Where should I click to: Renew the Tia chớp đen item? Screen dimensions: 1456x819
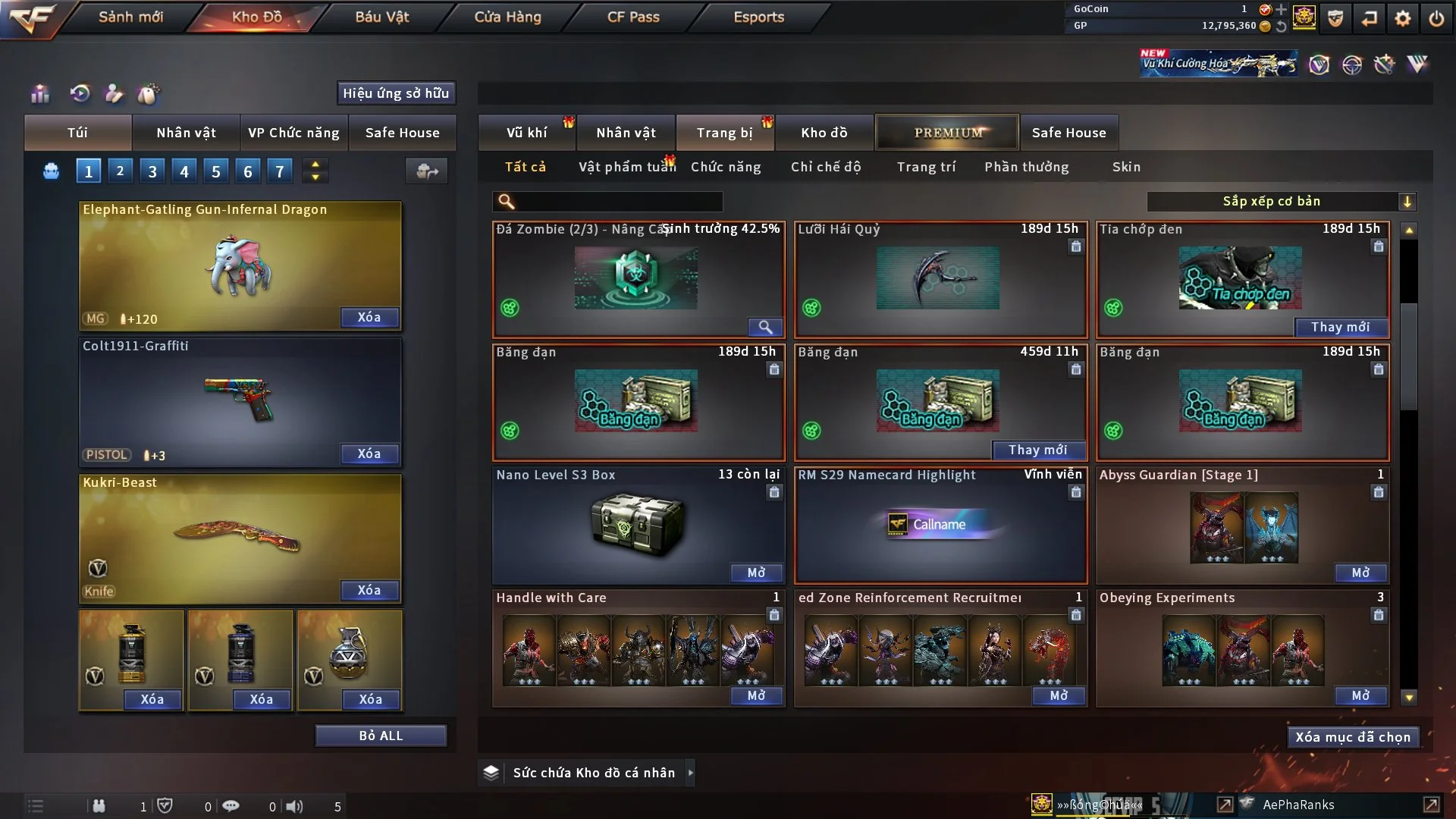[1340, 328]
